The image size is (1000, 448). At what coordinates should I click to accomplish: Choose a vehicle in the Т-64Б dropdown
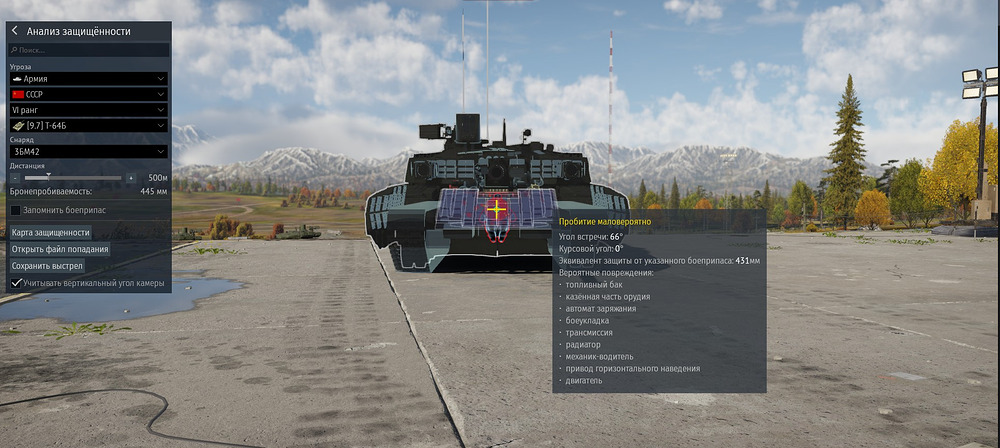88,125
